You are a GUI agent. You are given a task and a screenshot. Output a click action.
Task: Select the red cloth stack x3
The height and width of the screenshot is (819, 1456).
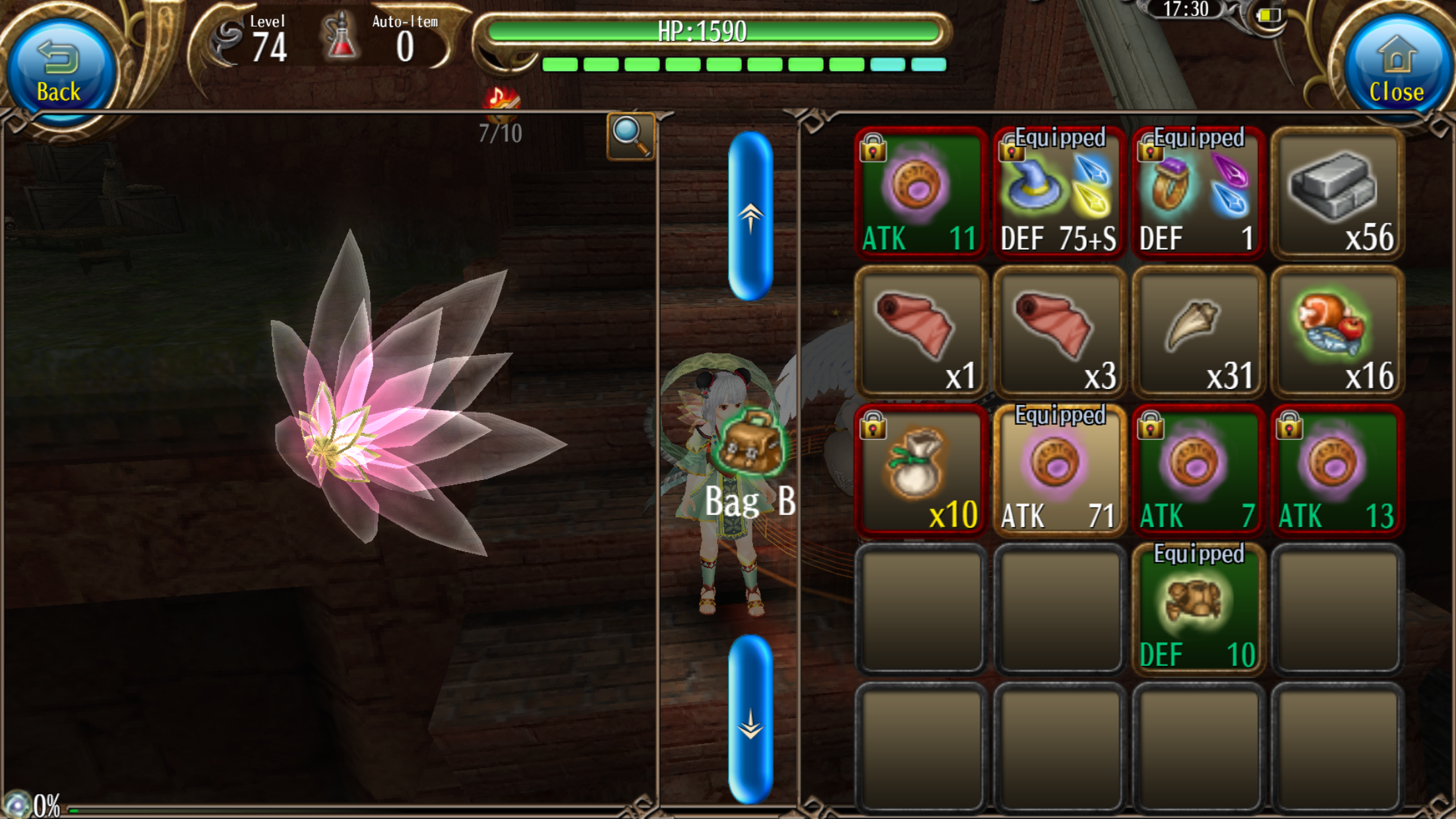point(1060,332)
